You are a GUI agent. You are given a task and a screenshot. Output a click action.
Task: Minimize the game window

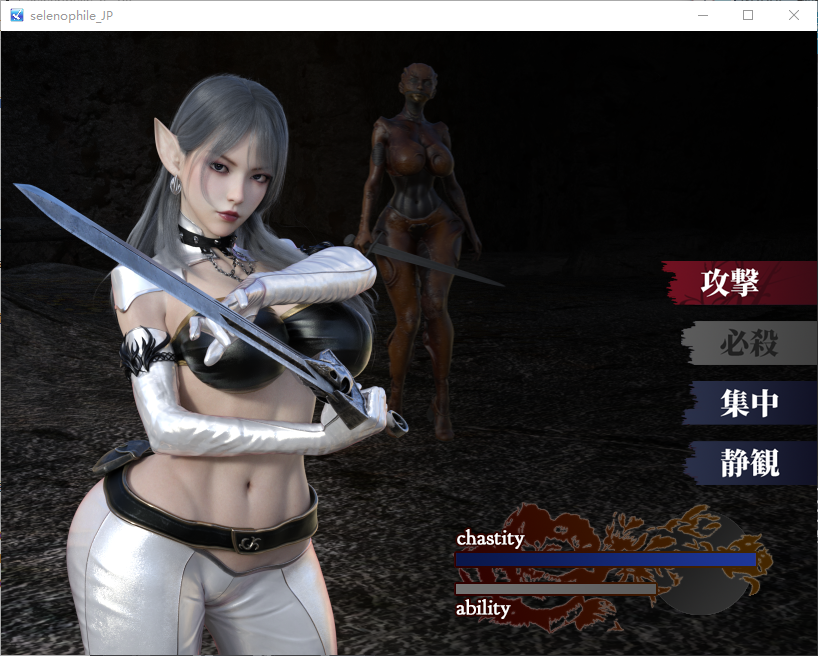pyautogui.click(x=702, y=15)
